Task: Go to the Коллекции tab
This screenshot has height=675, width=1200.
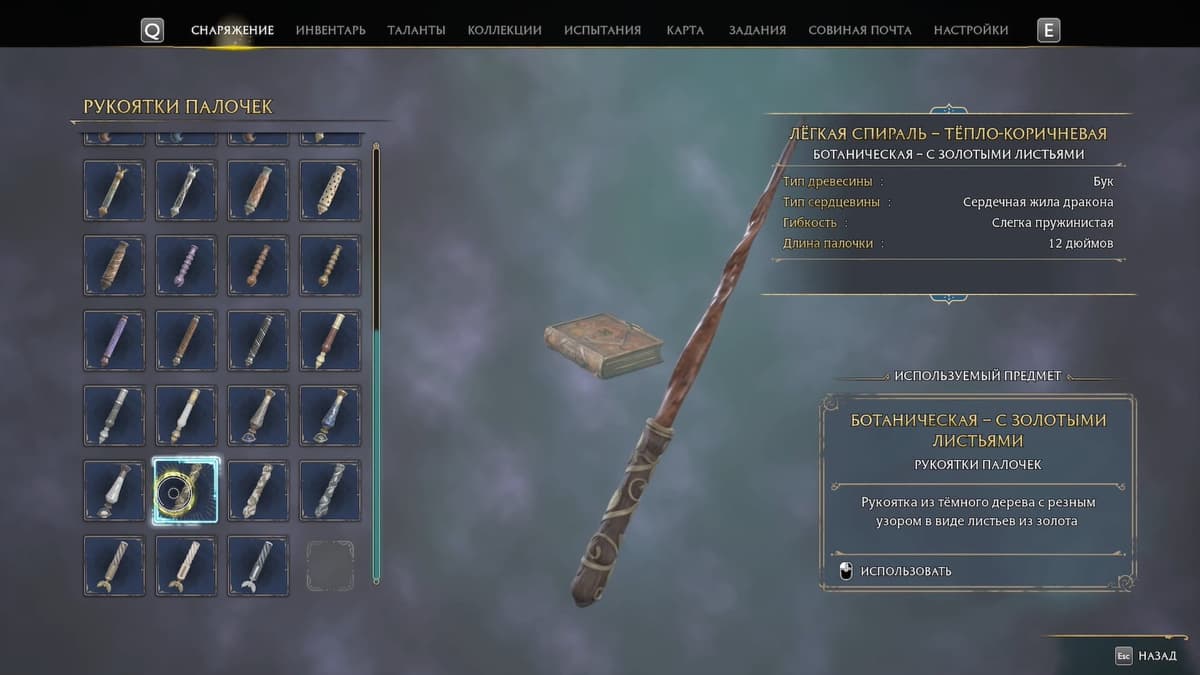Action: 504,30
